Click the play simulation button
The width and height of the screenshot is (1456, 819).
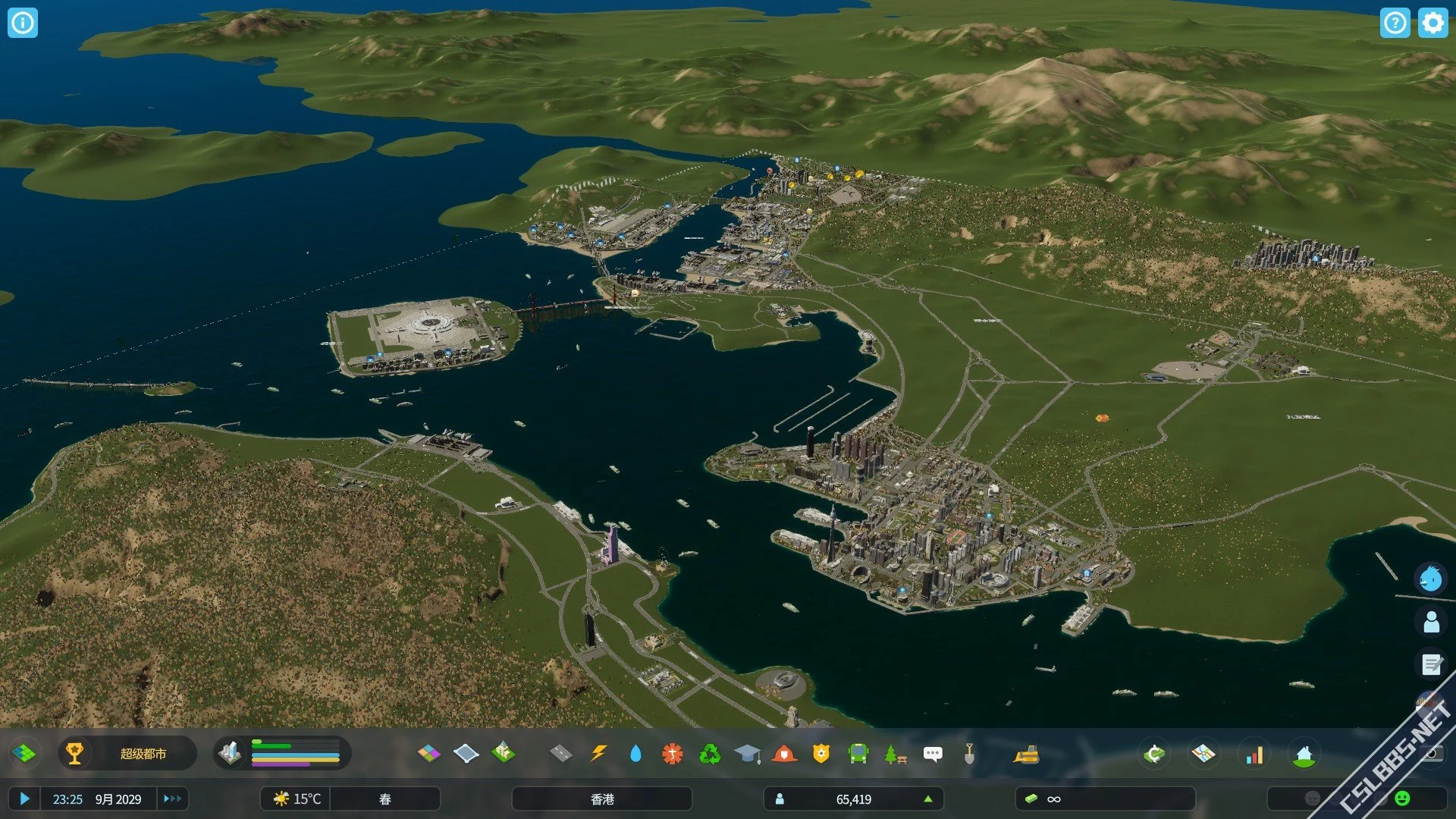(x=24, y=799)
